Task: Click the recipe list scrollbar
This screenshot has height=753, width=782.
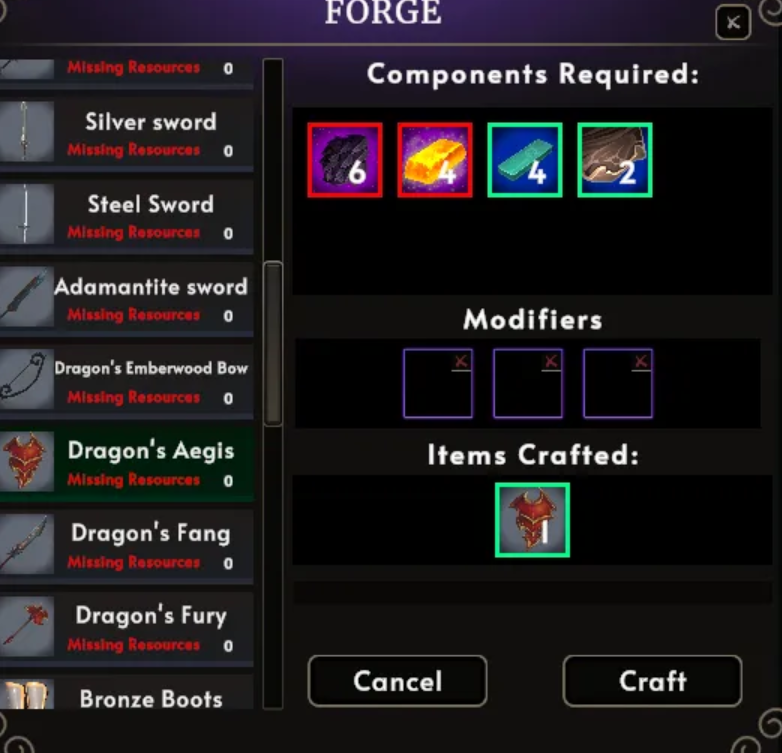Action: (272, 340)
